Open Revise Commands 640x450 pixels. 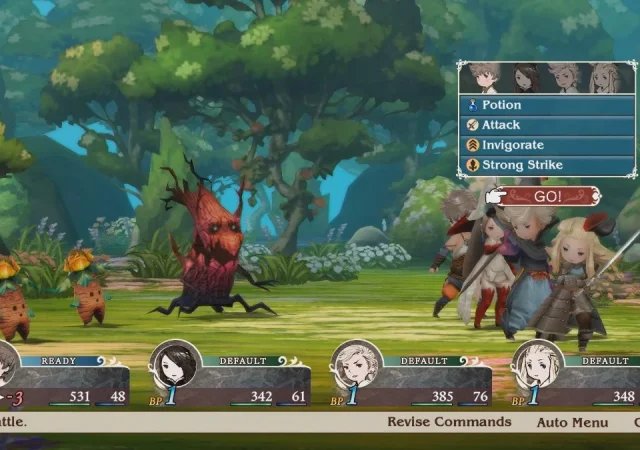[x=449, y=422]
